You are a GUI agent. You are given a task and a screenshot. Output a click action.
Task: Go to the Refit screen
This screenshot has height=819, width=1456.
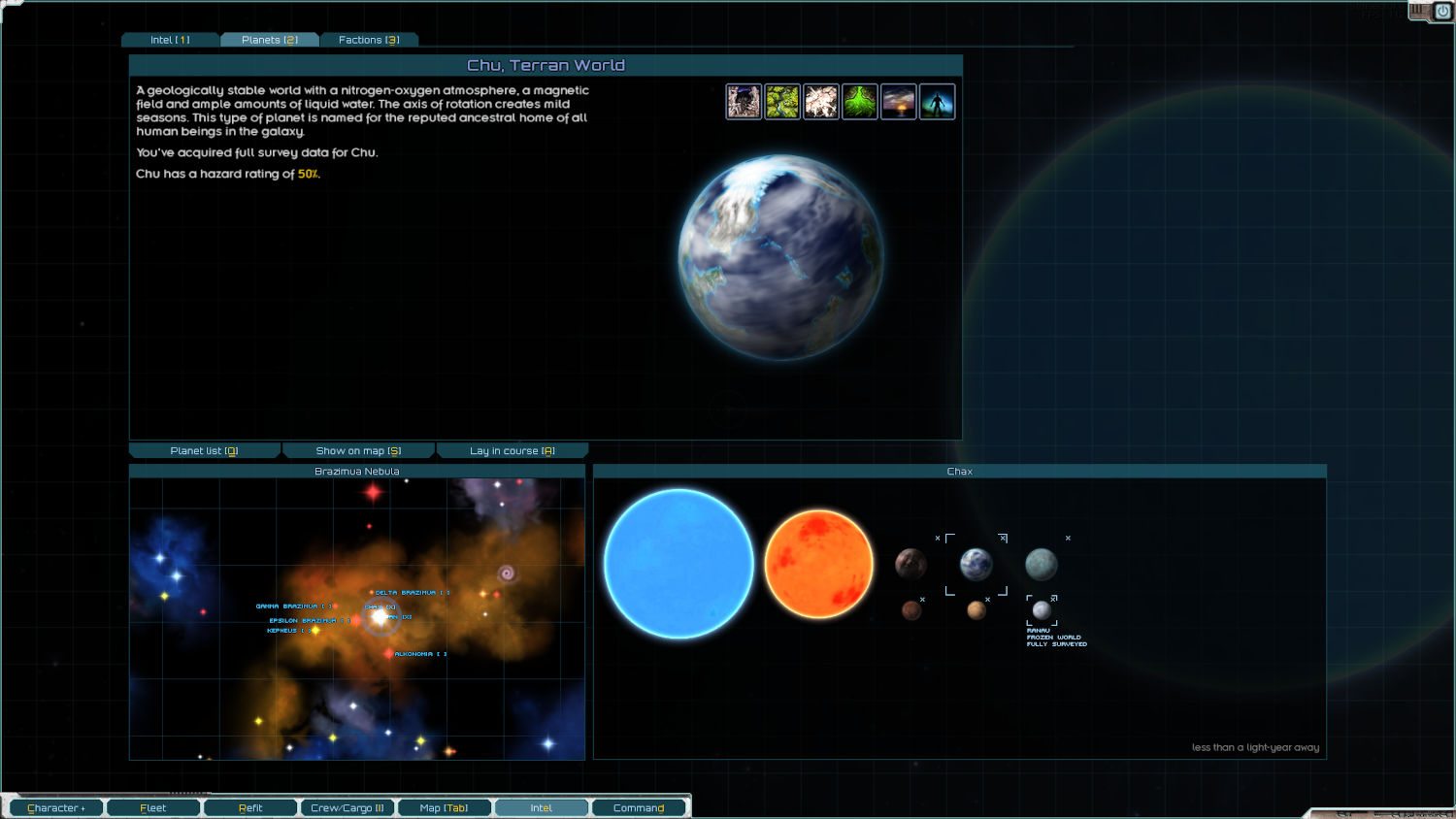coord(250,807)
